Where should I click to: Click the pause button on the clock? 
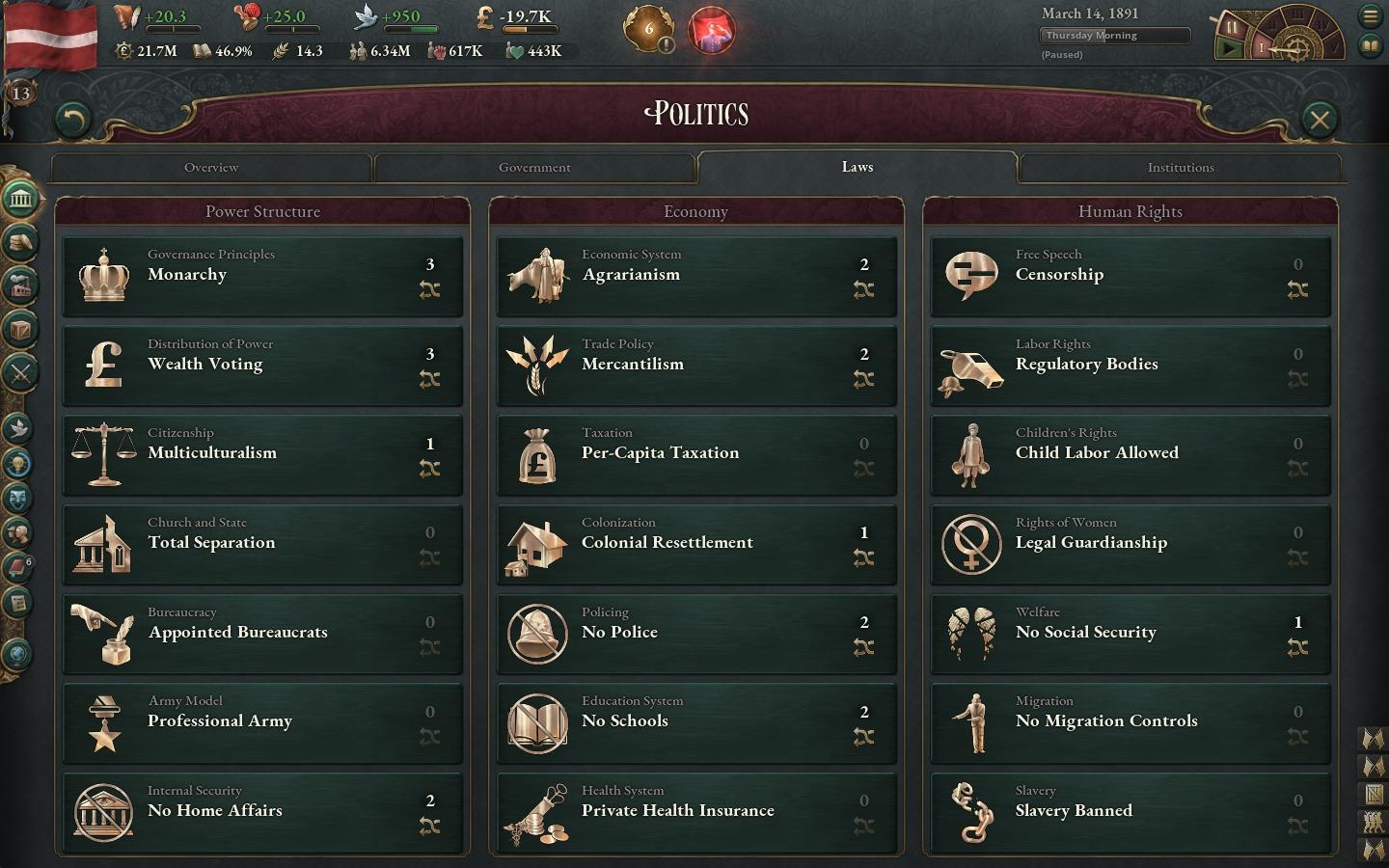point(1232,27)
